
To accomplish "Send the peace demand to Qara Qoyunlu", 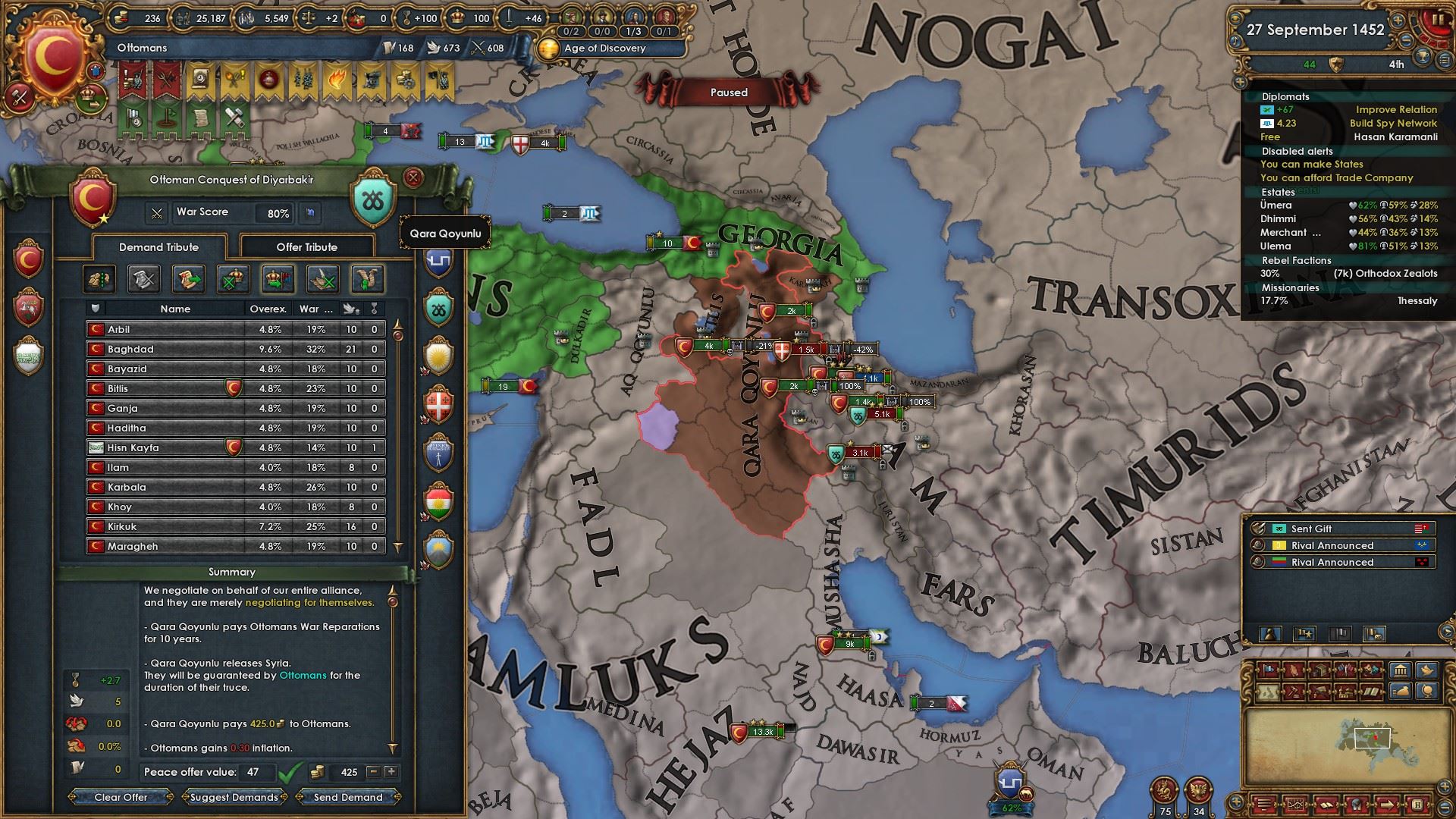I will [348, 797].
